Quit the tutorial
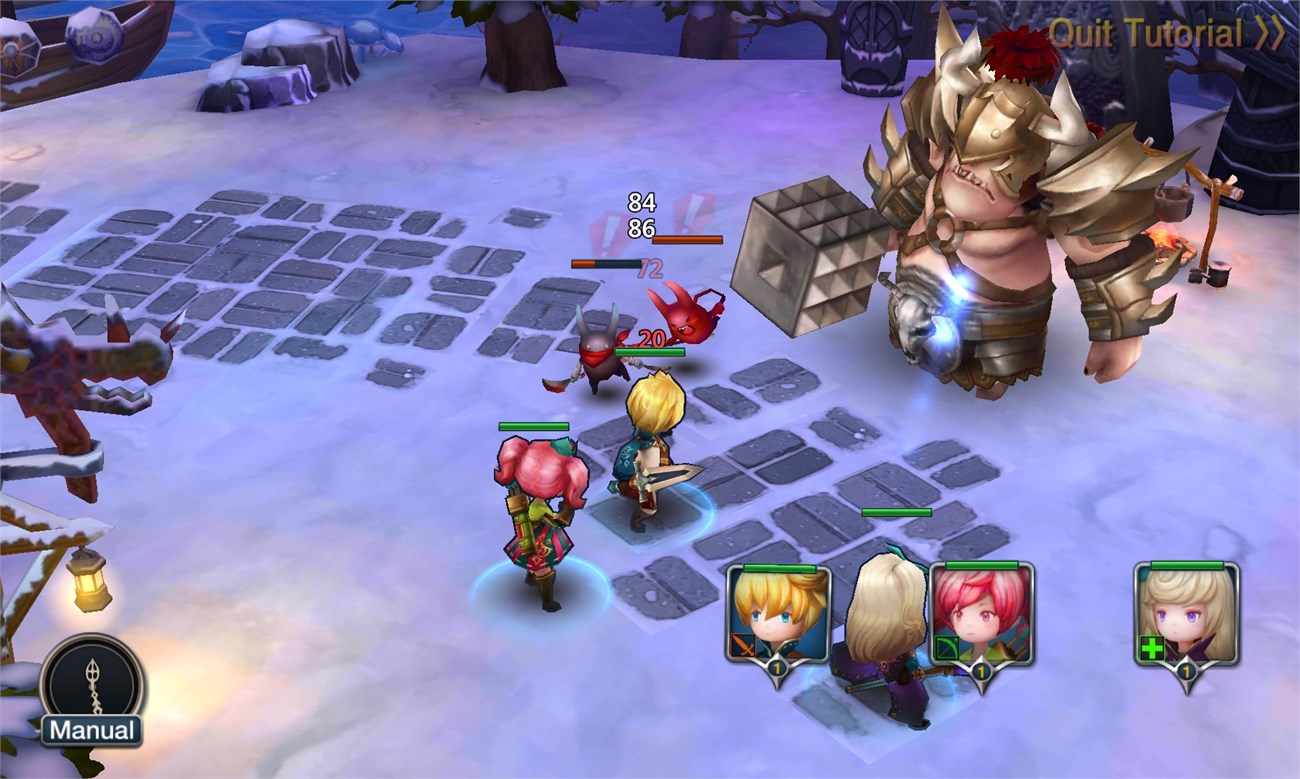 click(1165, 33)
